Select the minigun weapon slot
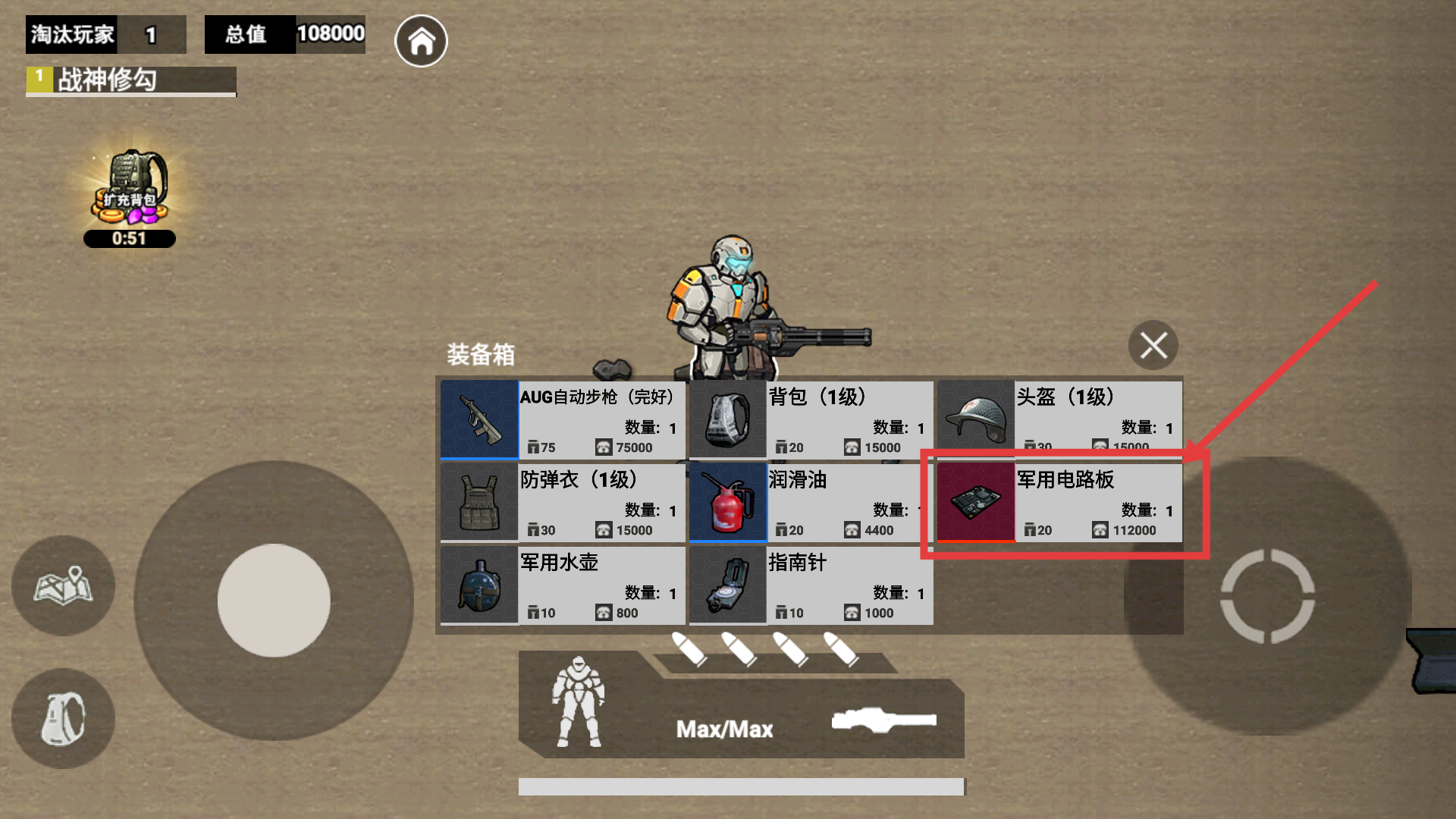Screen dimensions: 1456x819 pos(883,720)
